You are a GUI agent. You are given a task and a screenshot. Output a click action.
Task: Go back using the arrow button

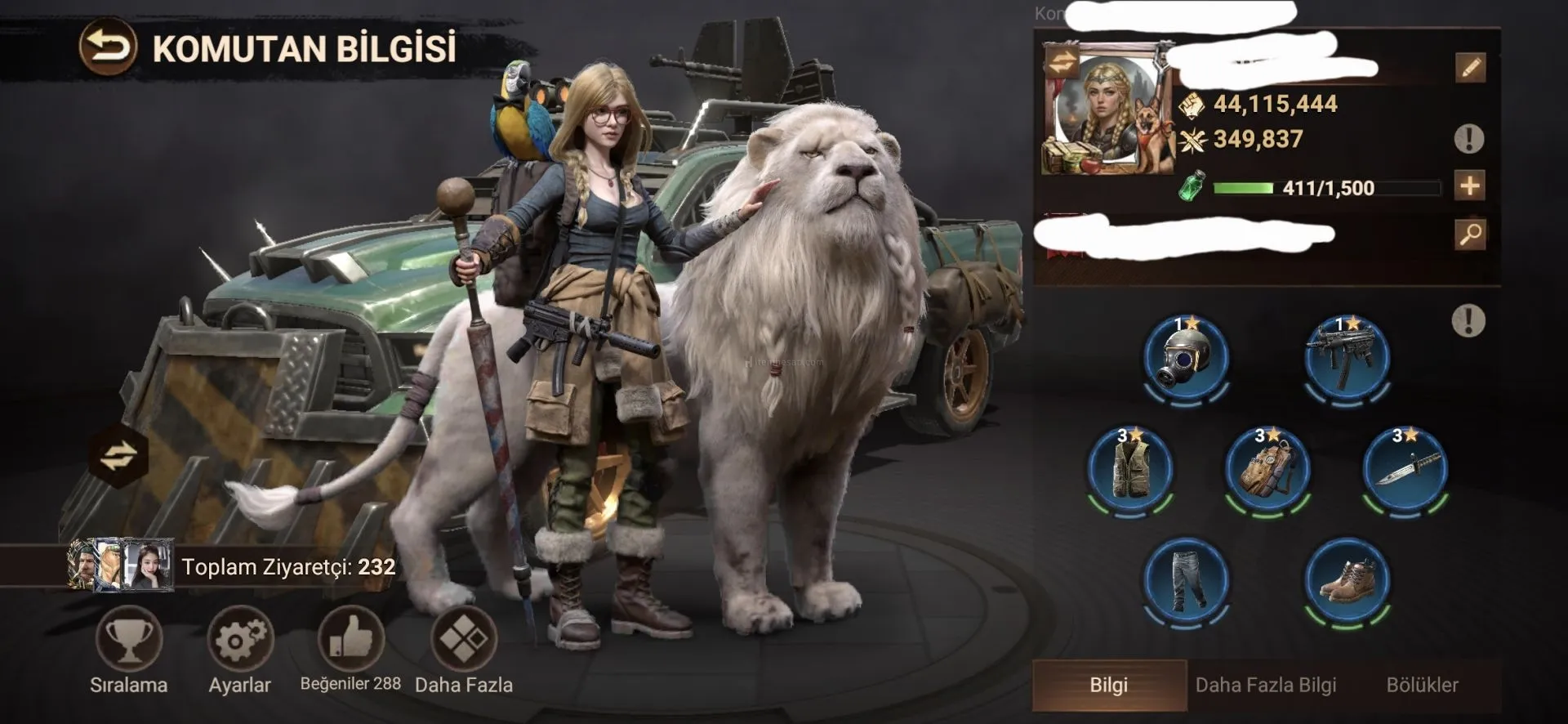108,48
